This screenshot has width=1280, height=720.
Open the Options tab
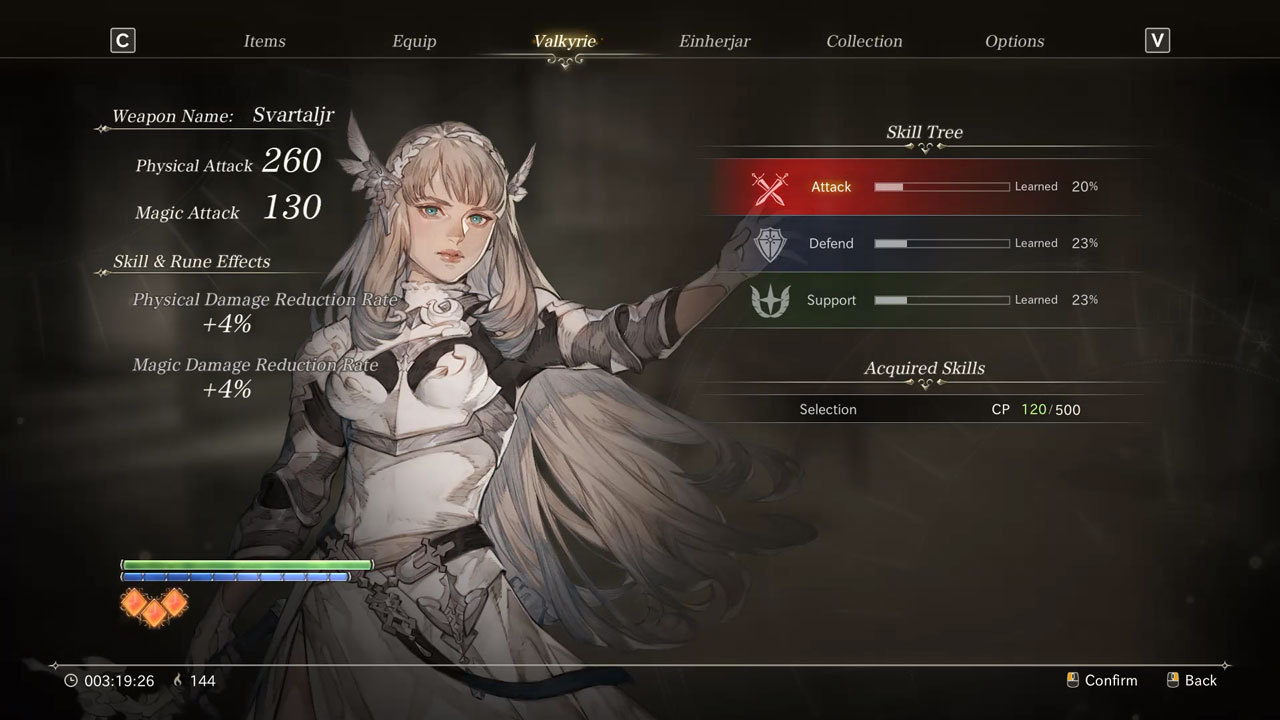tap(1014, 41)
